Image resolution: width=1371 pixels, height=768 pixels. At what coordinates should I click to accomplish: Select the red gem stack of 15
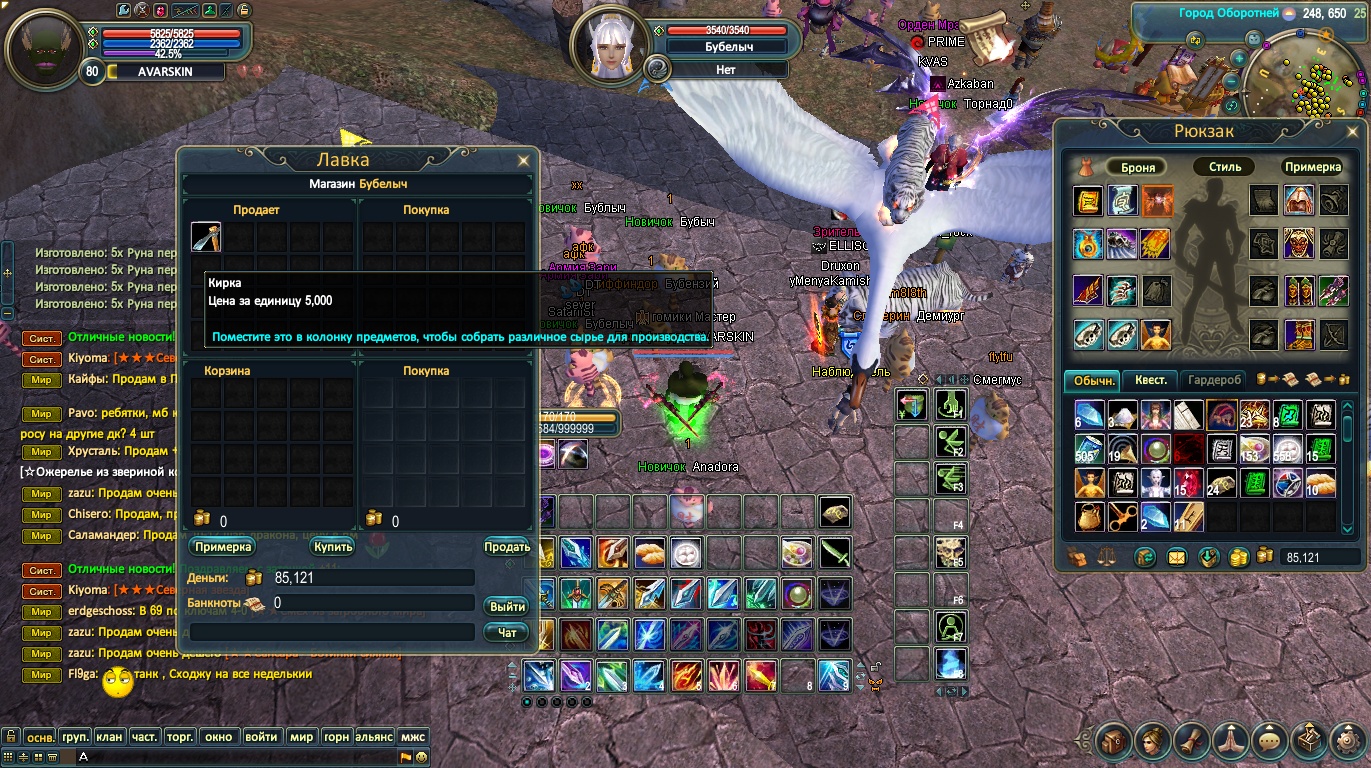click(1188, 484)
